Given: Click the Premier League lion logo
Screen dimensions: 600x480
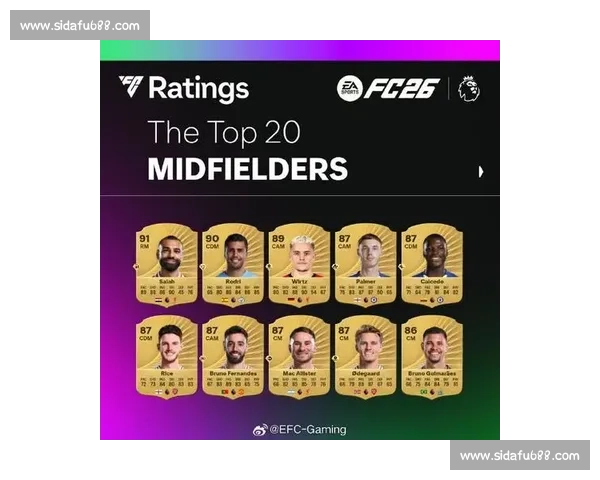Looking at the screenshot, I should click(x=468, y=88).
